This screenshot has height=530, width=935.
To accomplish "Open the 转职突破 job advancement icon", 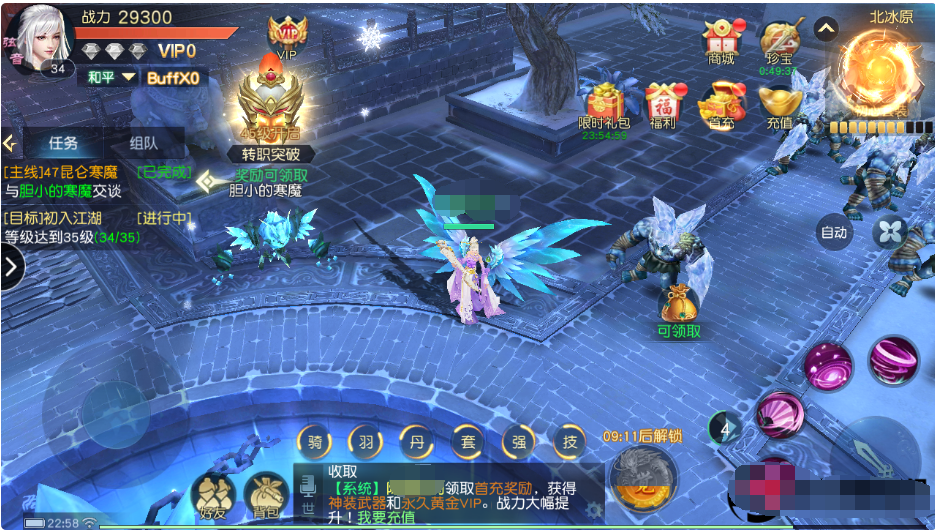I will tap(271, 108).
